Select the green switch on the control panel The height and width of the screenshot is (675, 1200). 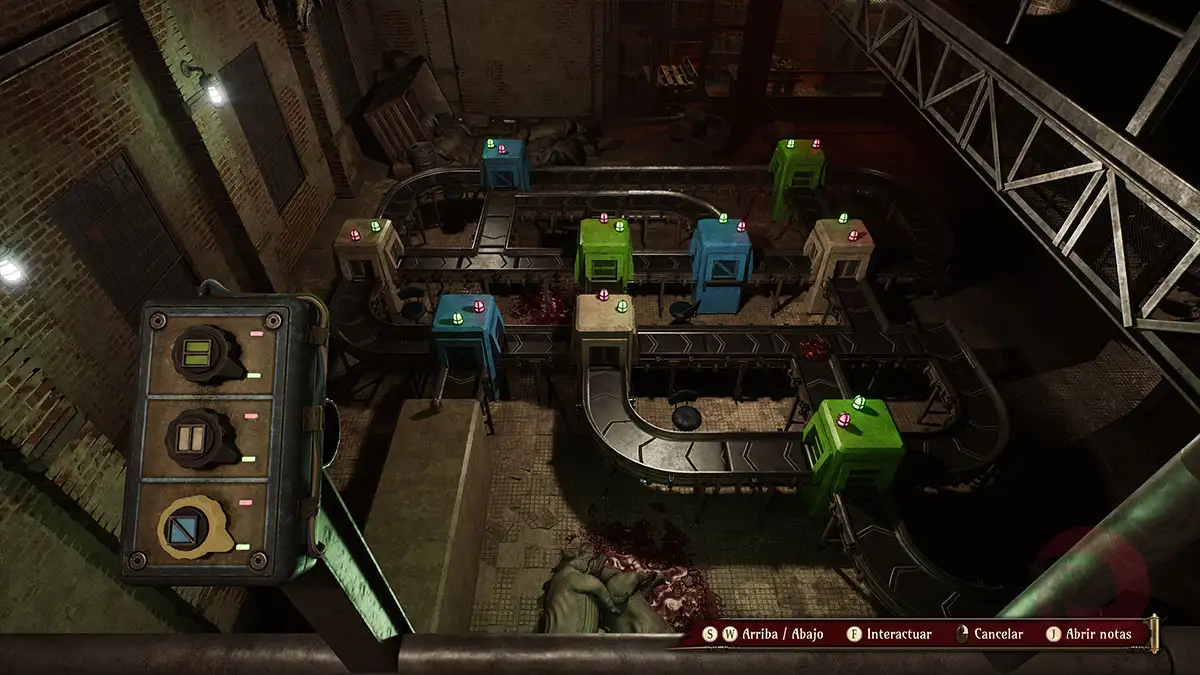[203, 353]
